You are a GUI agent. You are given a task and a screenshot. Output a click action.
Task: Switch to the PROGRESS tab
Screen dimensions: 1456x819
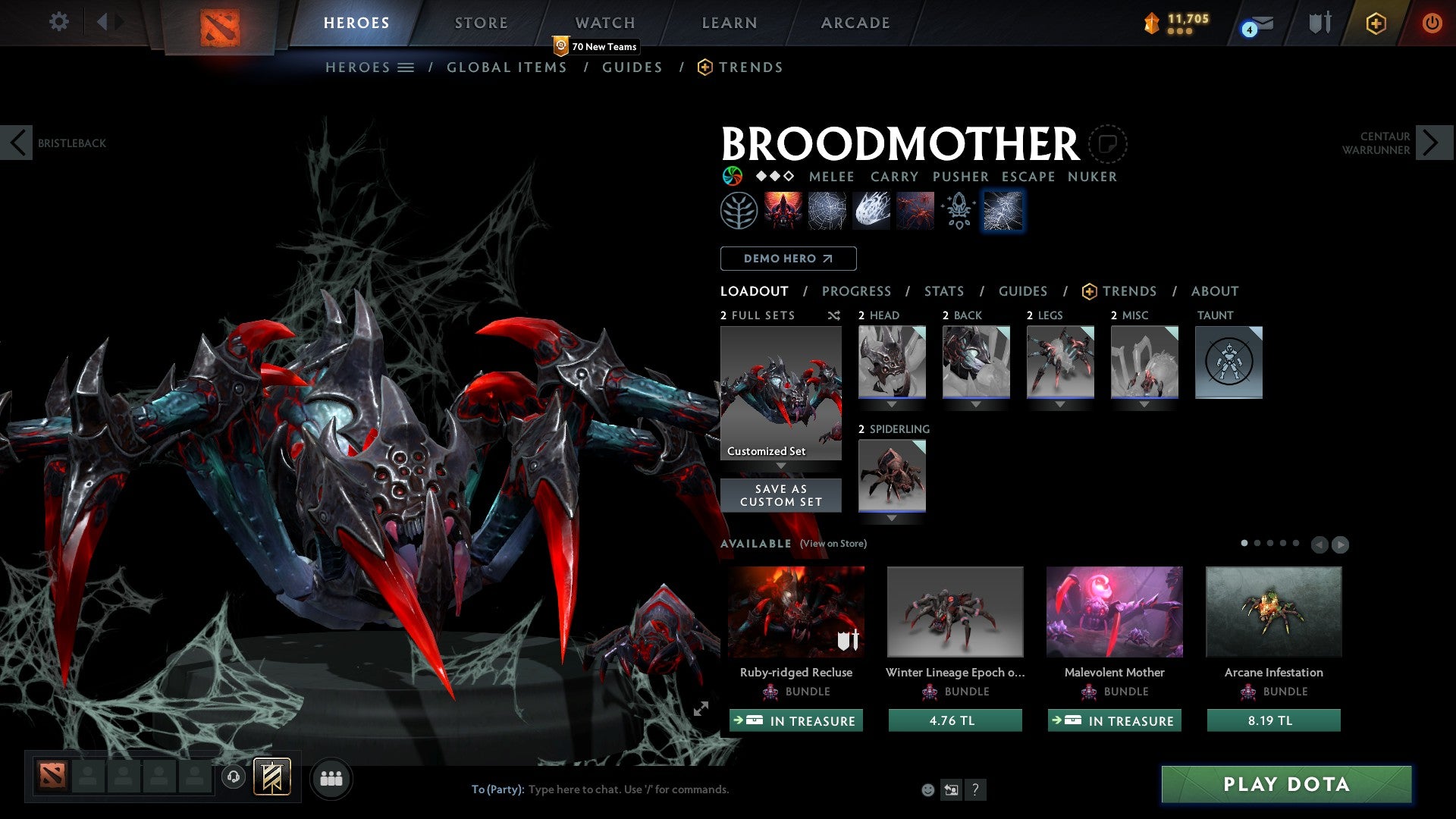pyautogui.click(x=857, y=291)
